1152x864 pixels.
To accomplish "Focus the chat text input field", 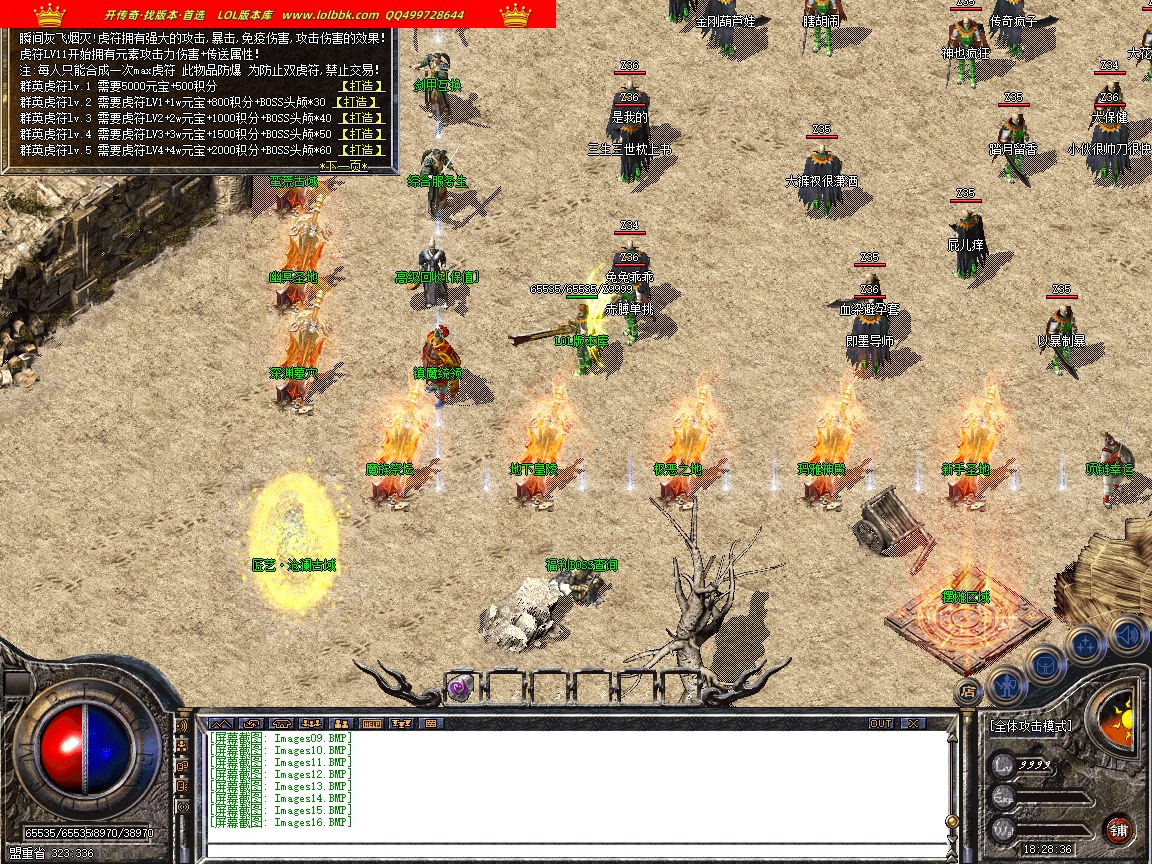I will 575,851.
